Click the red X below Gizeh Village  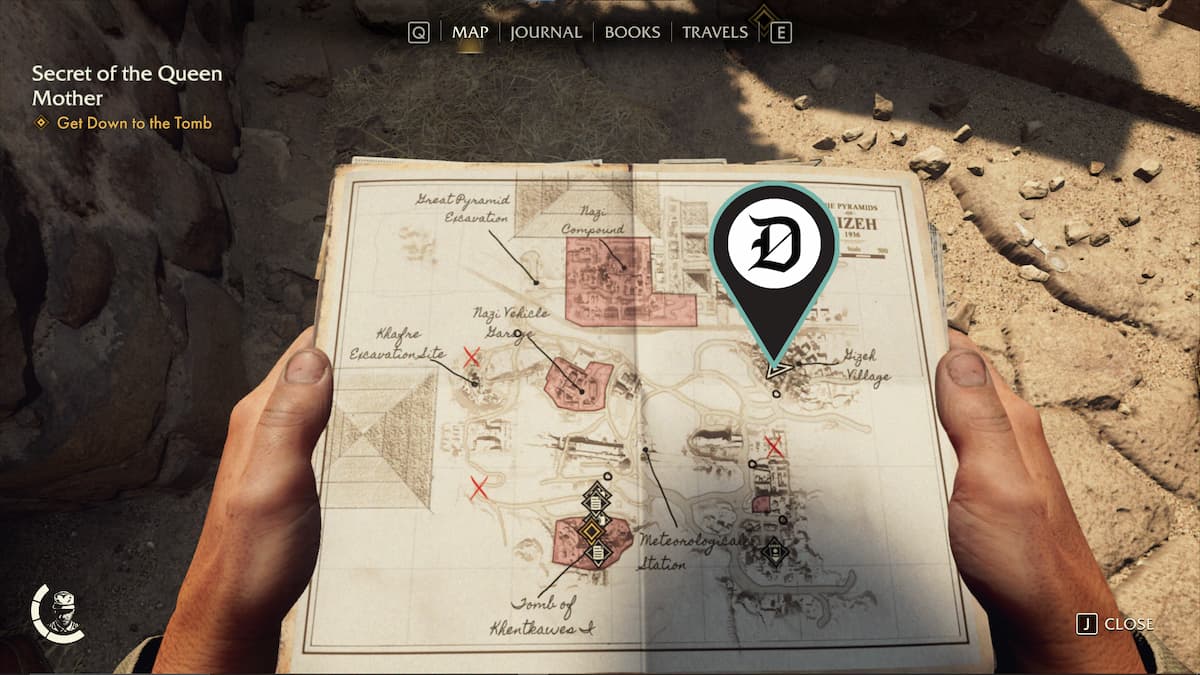click(773, 445)
